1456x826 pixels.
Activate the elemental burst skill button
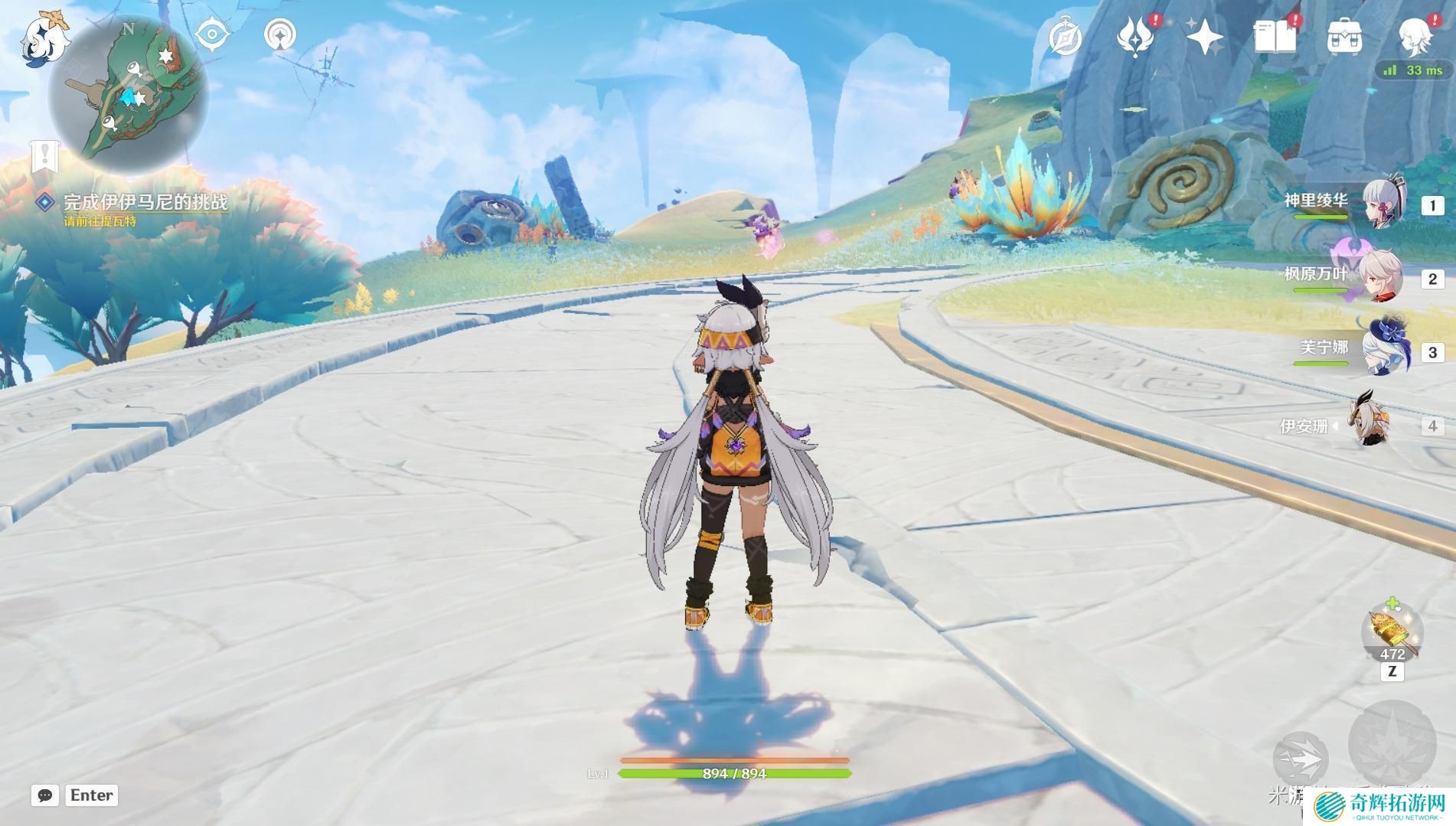pyautogui.click(x=1391, y=743)
